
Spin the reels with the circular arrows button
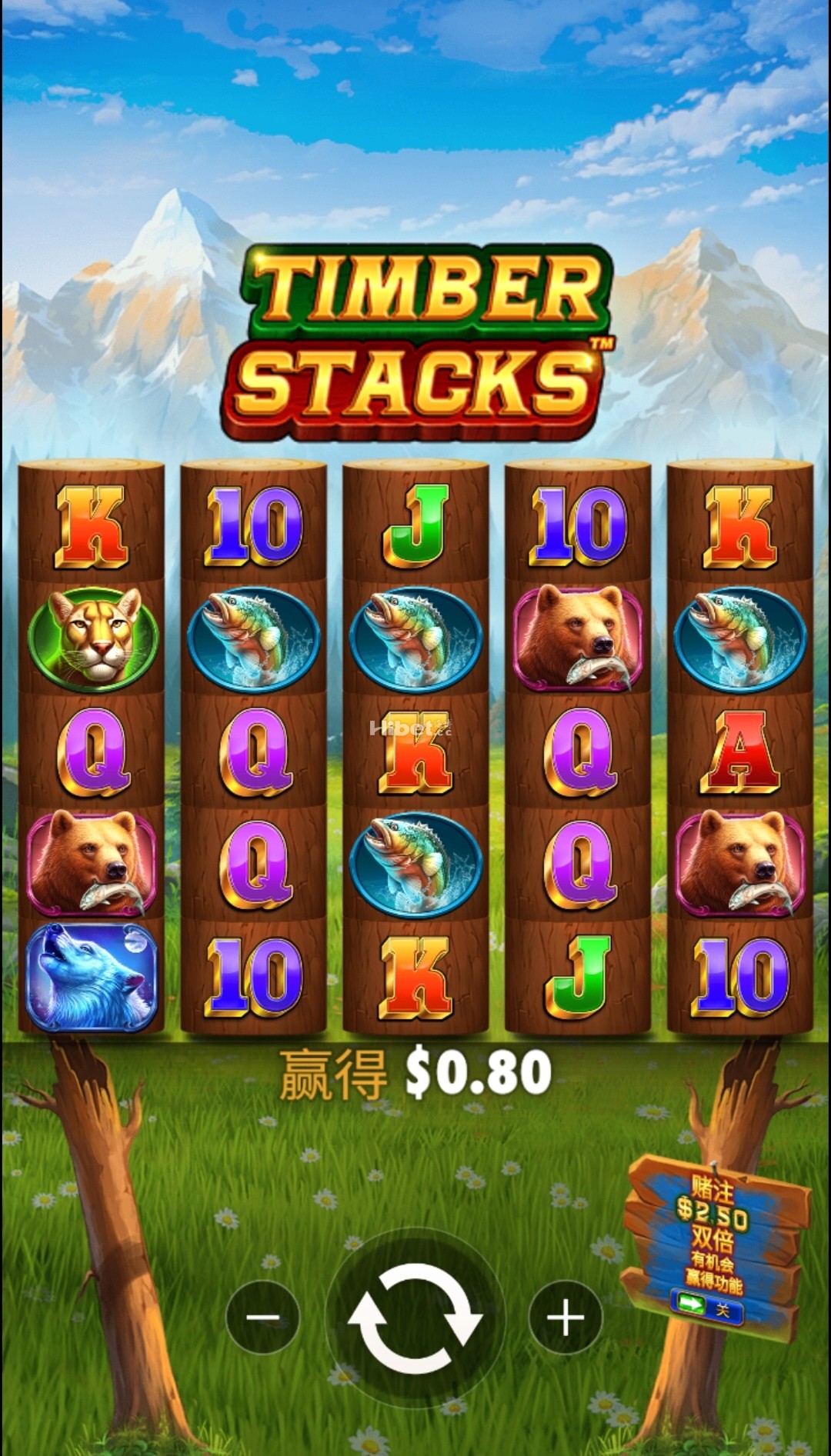415,1318
